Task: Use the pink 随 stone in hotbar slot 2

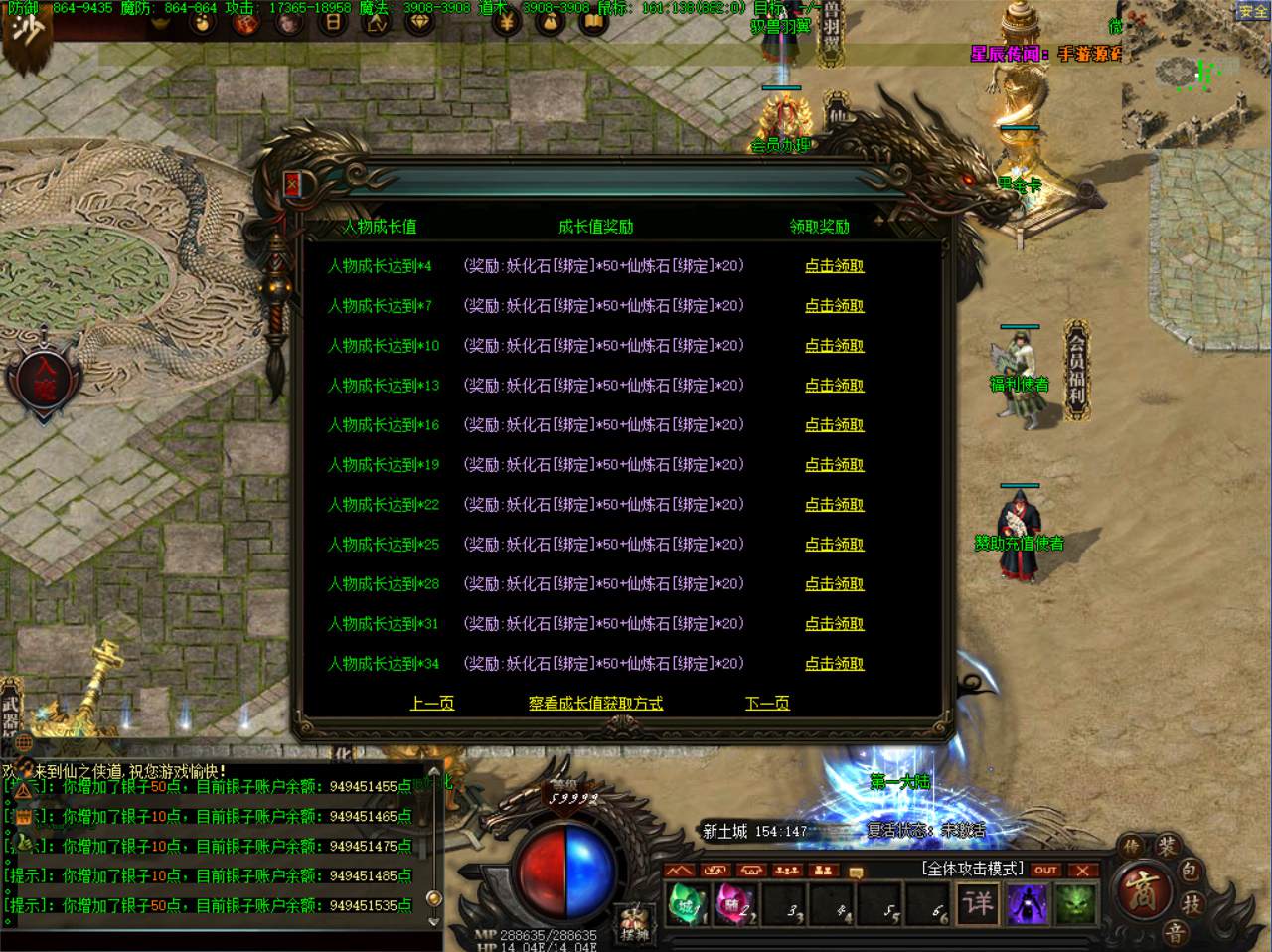Action: pos(733,905)
